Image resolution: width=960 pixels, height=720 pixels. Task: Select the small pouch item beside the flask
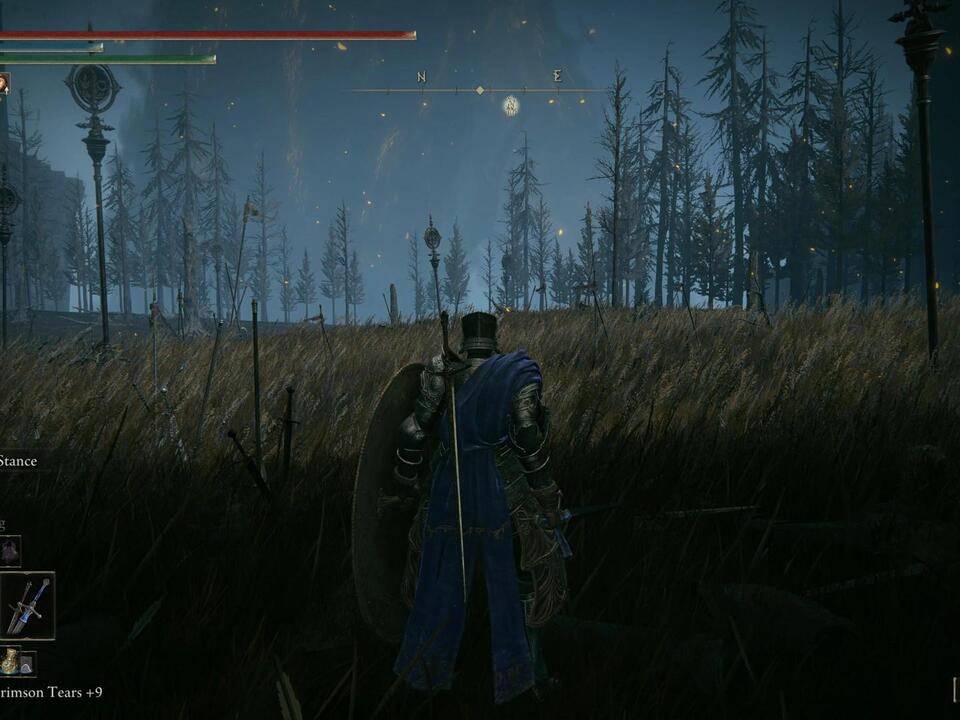point(27,663)
